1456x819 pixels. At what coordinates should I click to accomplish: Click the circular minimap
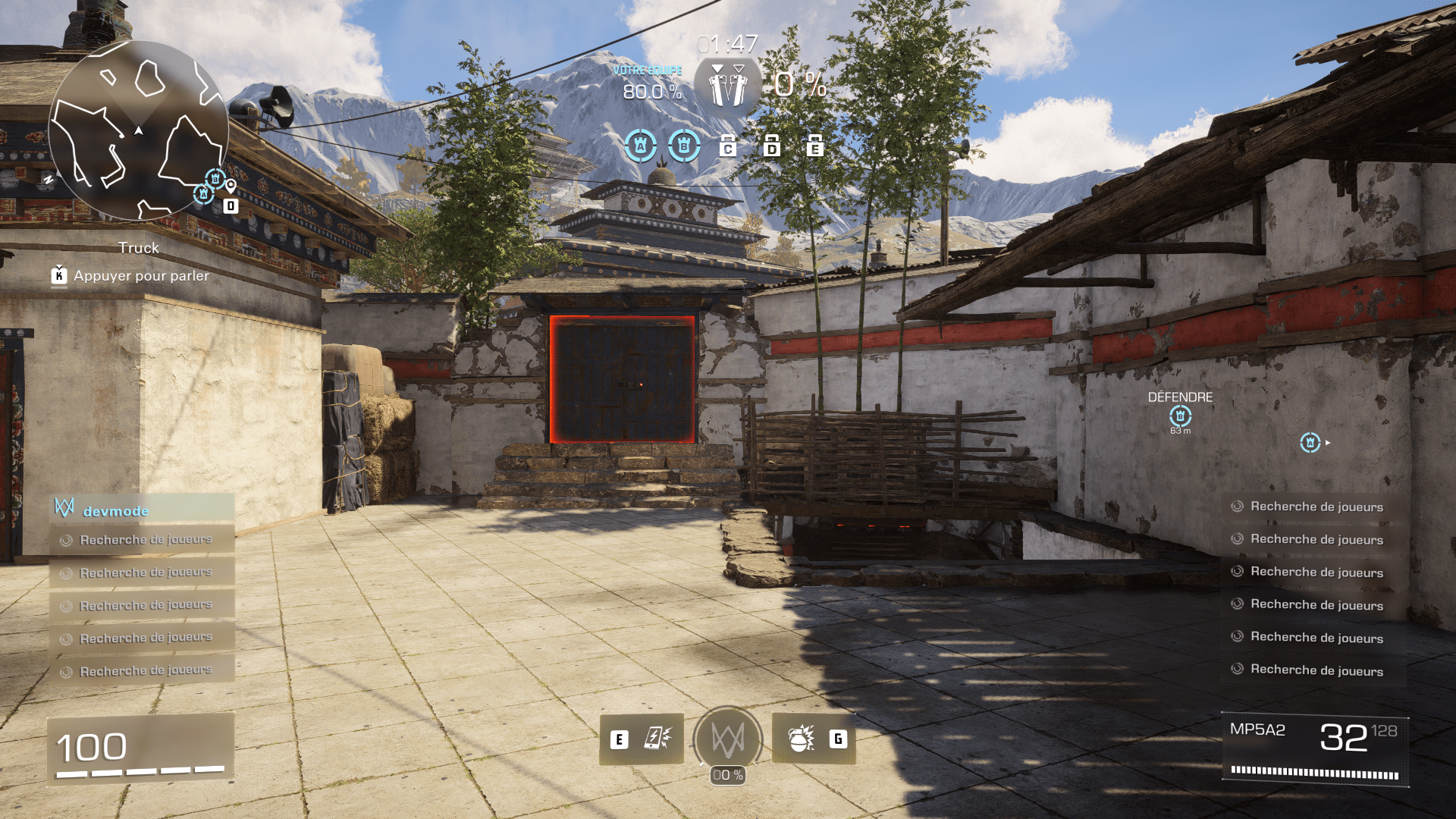(139, 130)
